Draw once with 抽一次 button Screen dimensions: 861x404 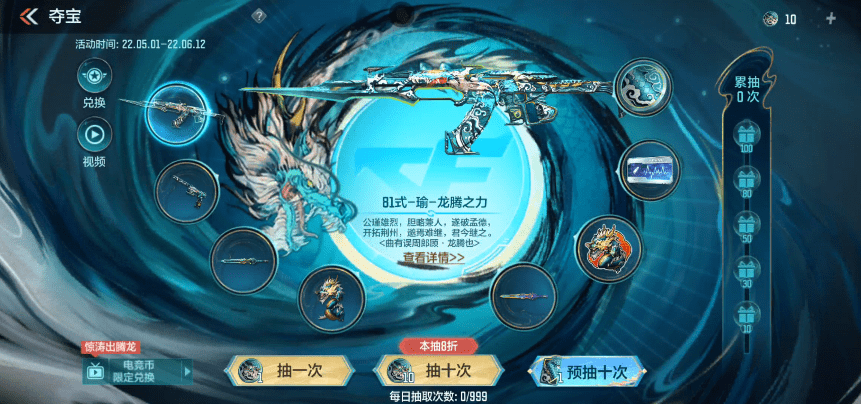[x=288, y=371]
